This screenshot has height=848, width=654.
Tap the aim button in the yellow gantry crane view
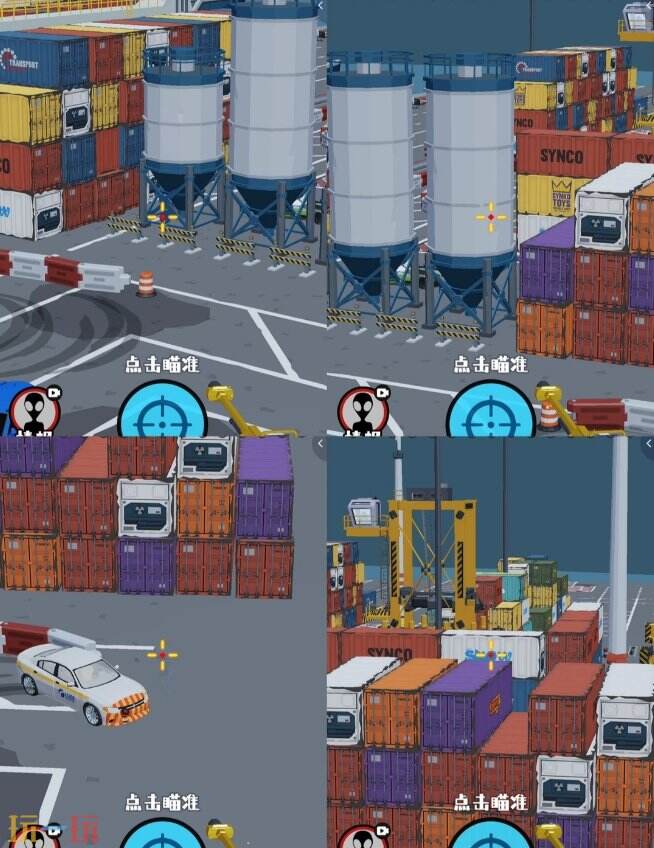(x=490, y=834)
